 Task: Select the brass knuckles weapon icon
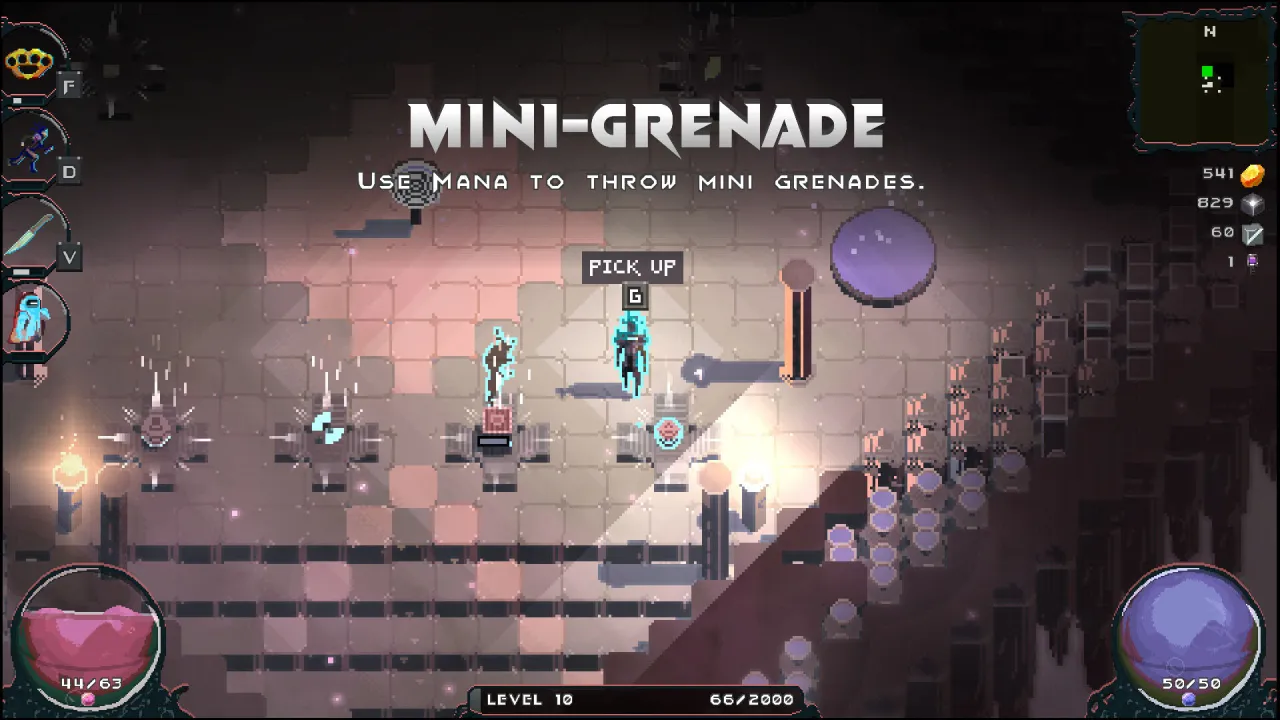(29, 63)
